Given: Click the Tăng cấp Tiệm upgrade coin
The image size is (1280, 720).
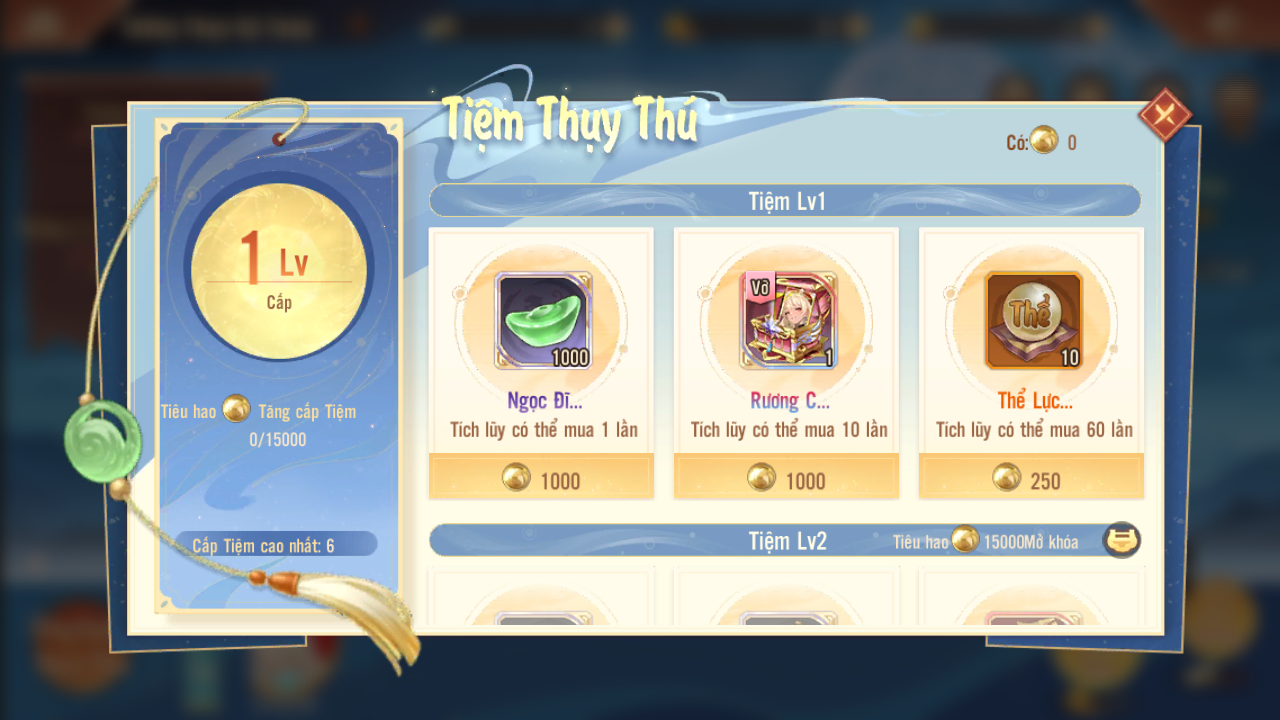Looking at the screenshot, I should [x=236, y=408].
